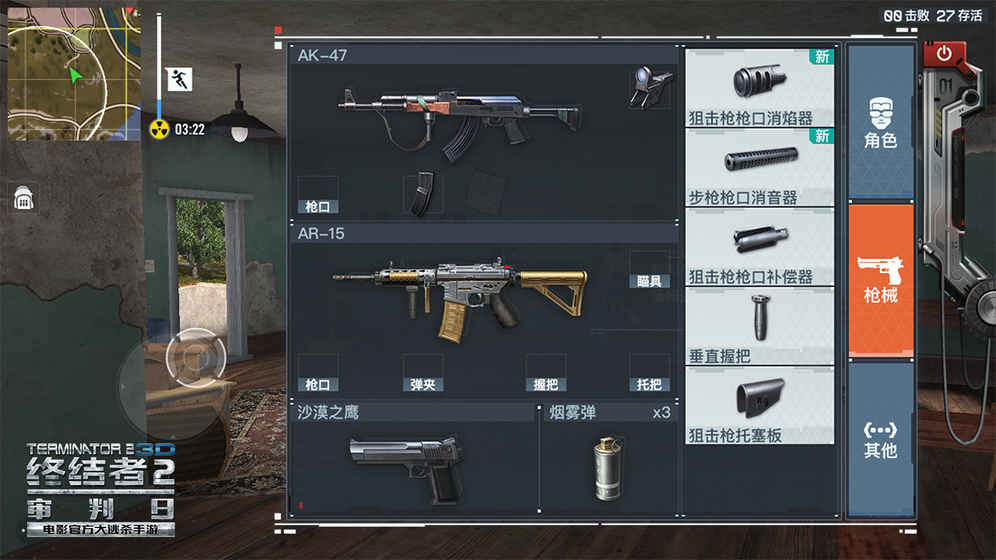Pick the 烟雾弹 smoke grenade slot
996x560 pixels.
click(607, 467)
